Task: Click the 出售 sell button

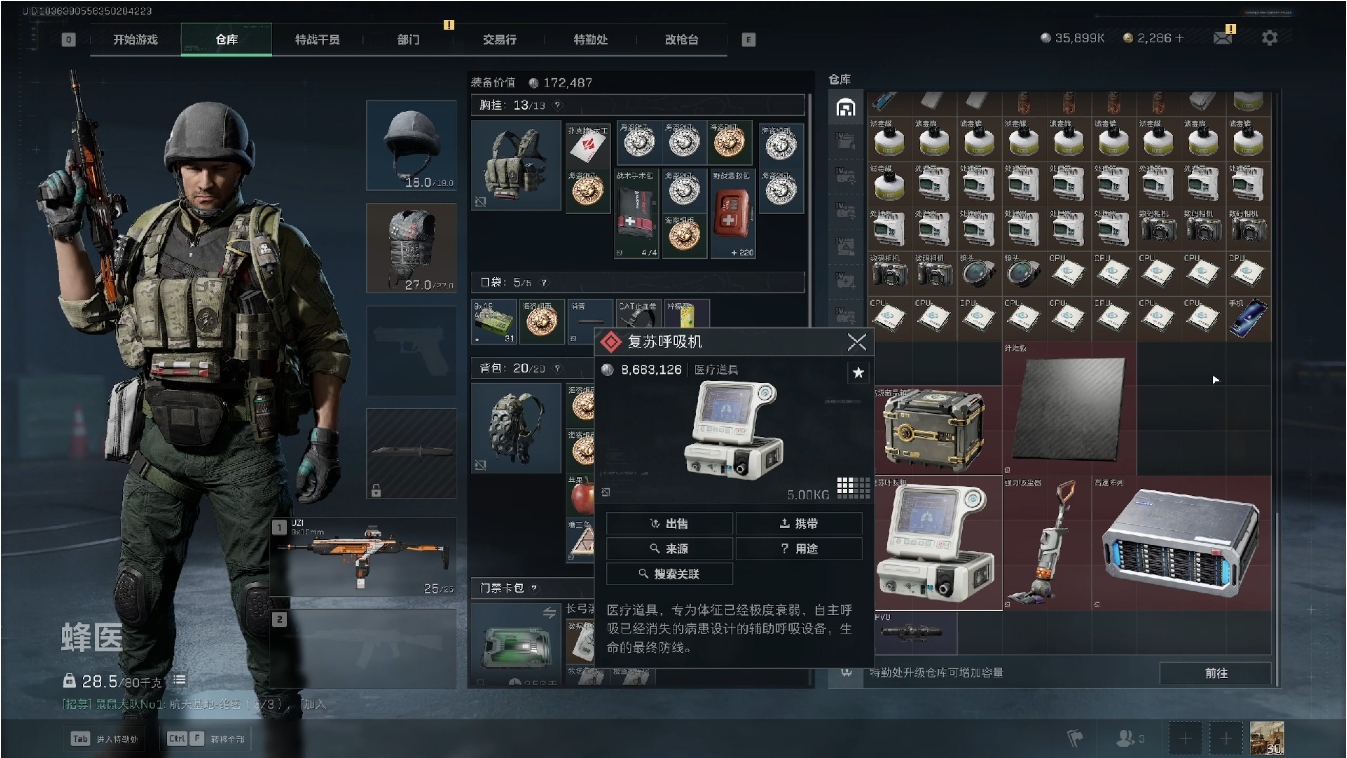Action: coord(669,523)
